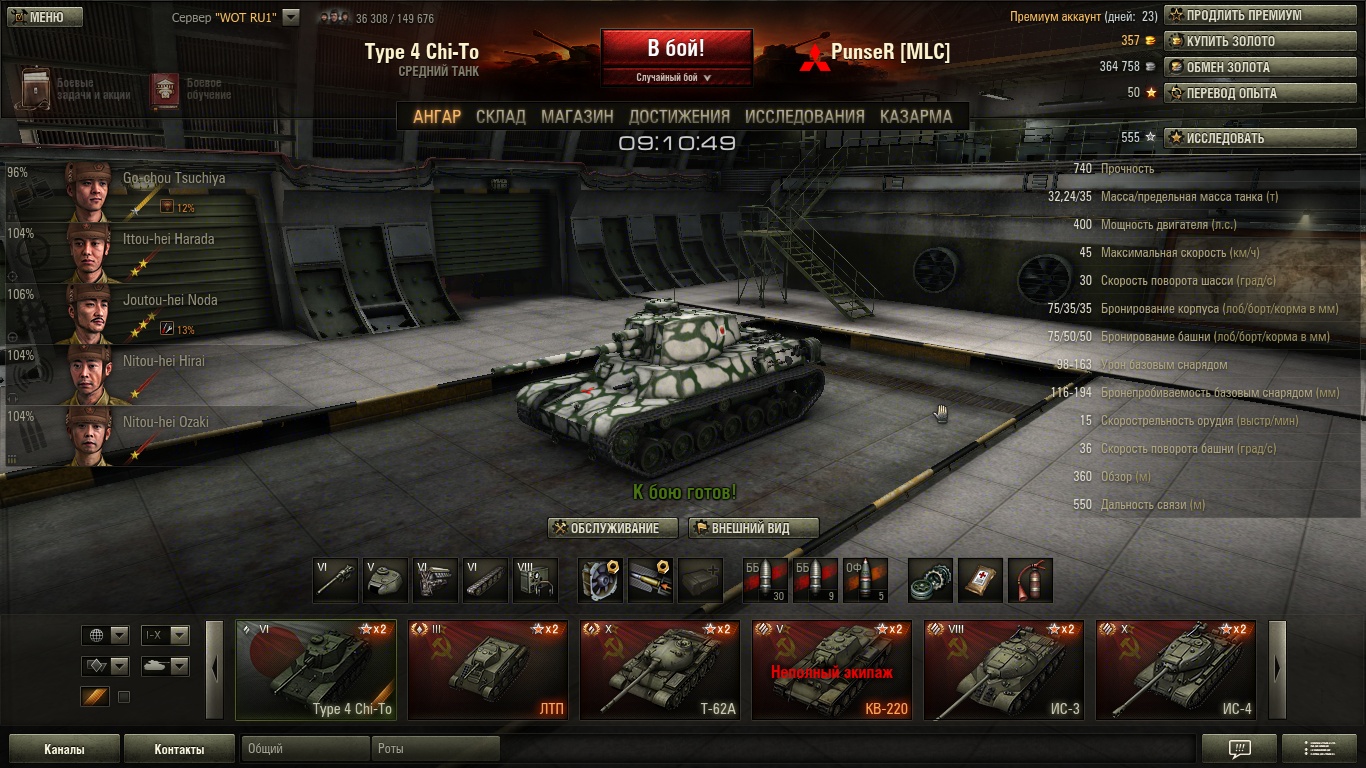The image size is (1366, 768).
Task: Select the ИС-3 tank thumbnail
Action: click(1004, 669)
